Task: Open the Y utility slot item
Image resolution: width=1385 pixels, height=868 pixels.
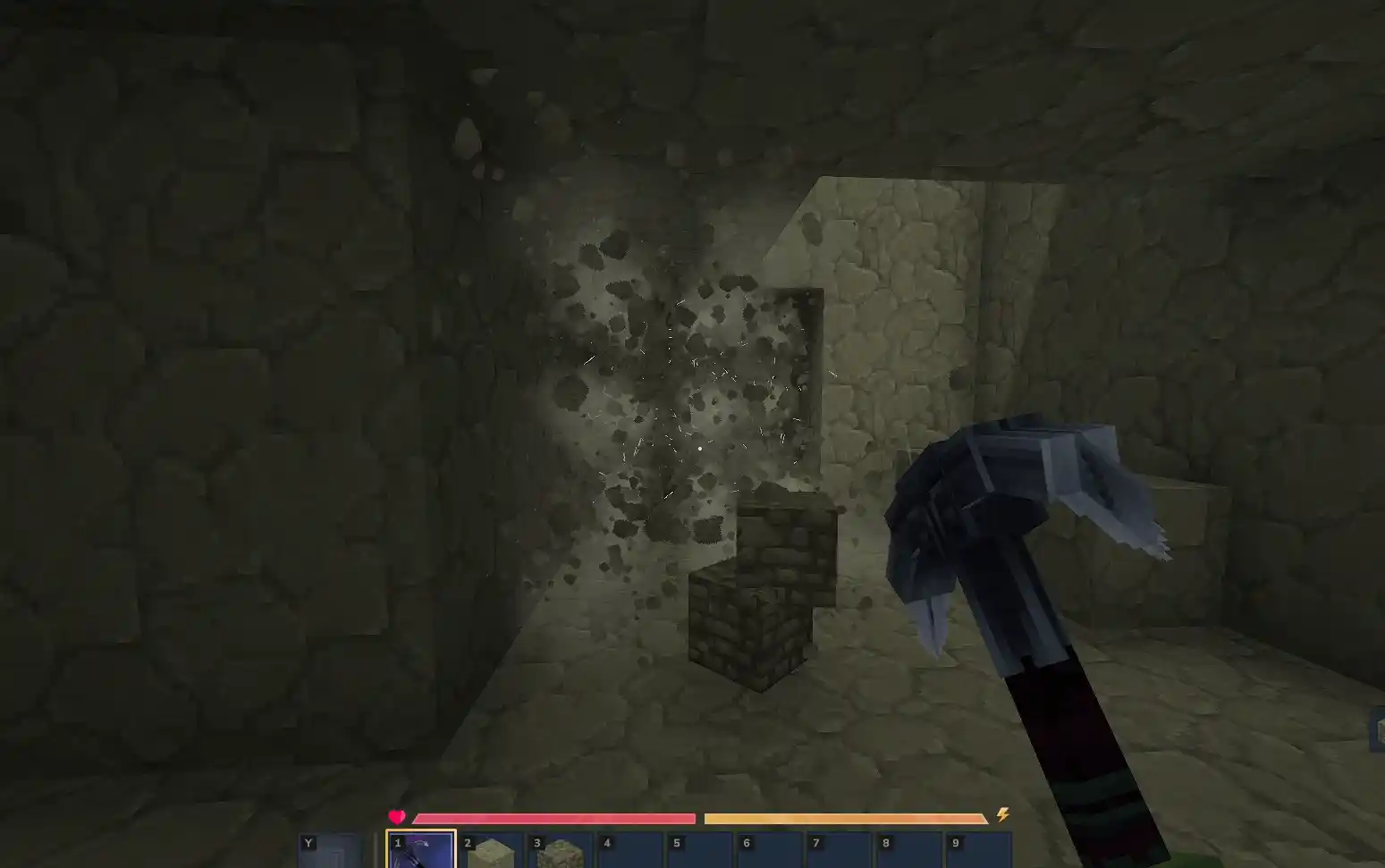Action: coord(333,851)
